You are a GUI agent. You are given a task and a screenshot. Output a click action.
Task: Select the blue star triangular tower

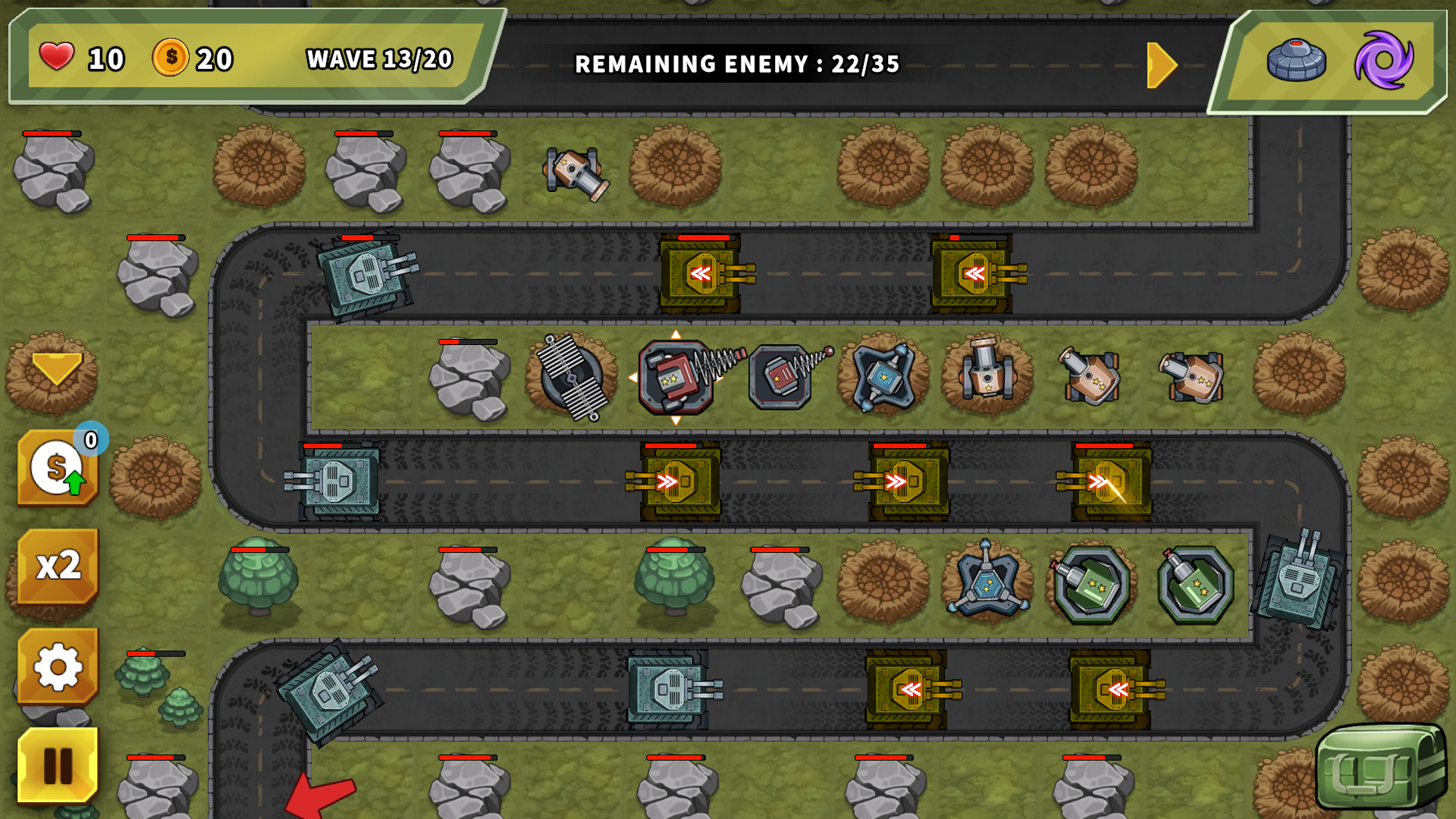tap(986, 580)
